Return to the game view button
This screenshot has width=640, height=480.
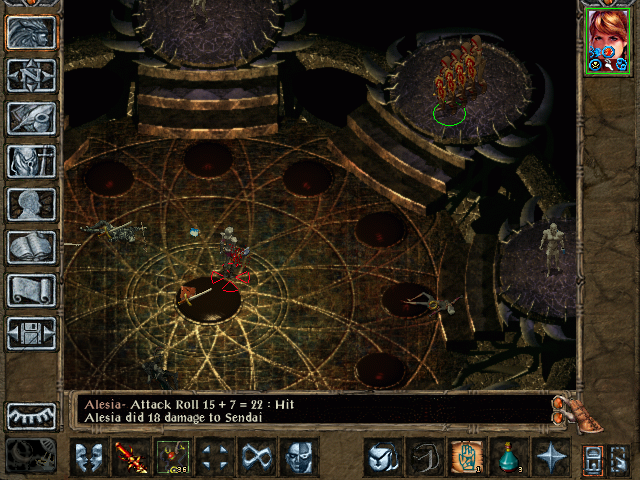[32, 33]
